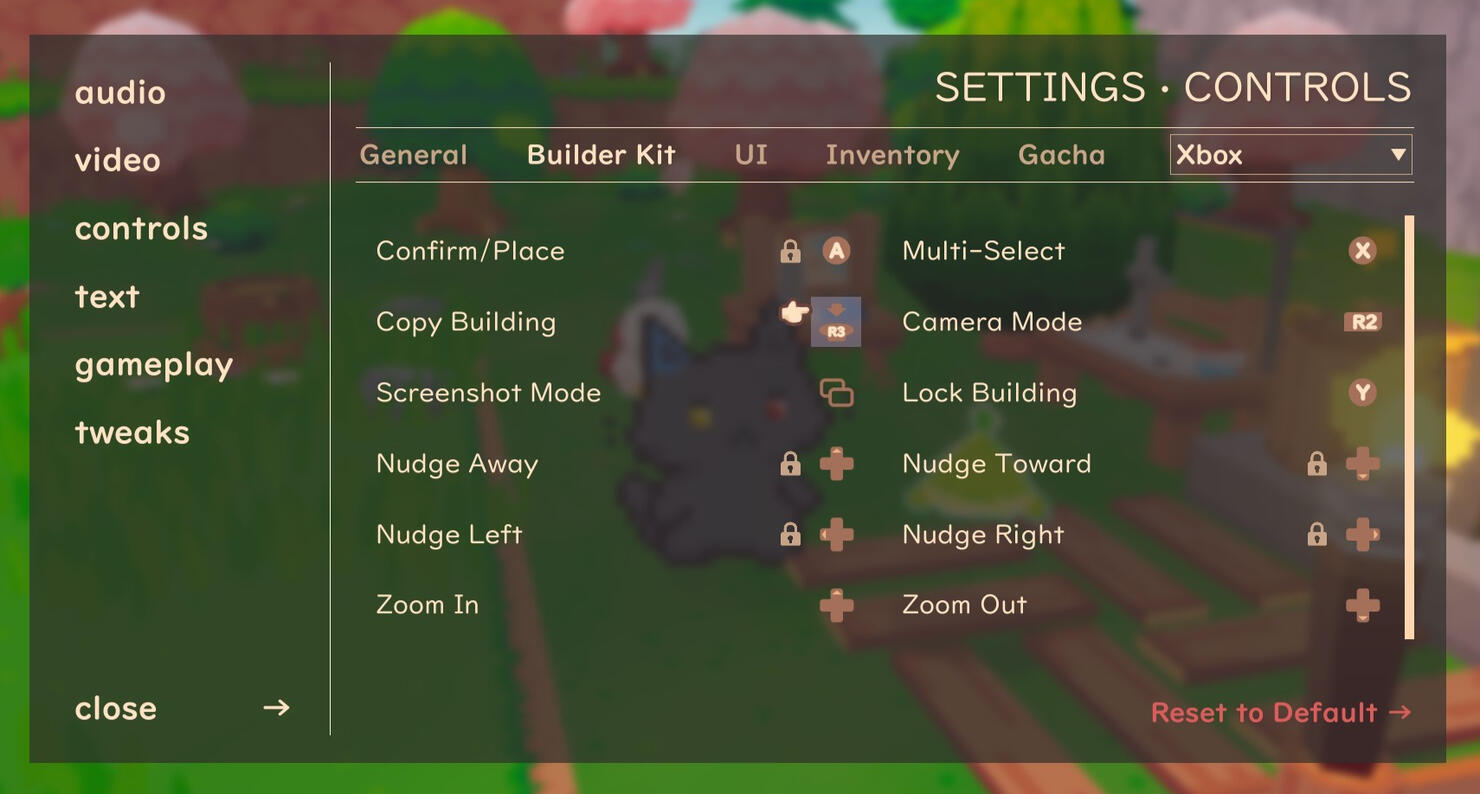Toggle the lock on Nudge Left

[789, 534]
